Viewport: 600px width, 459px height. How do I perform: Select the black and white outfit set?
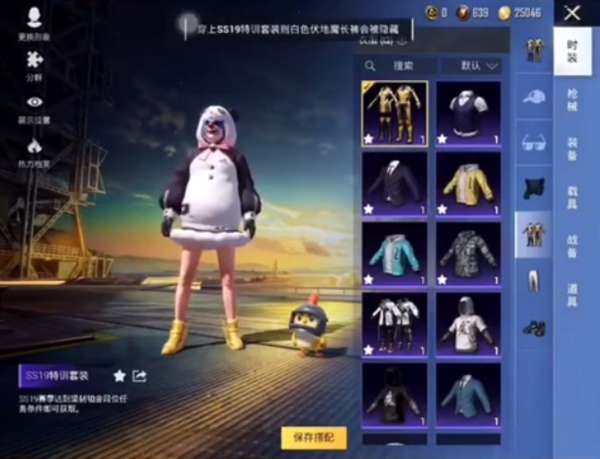[394, 324]
